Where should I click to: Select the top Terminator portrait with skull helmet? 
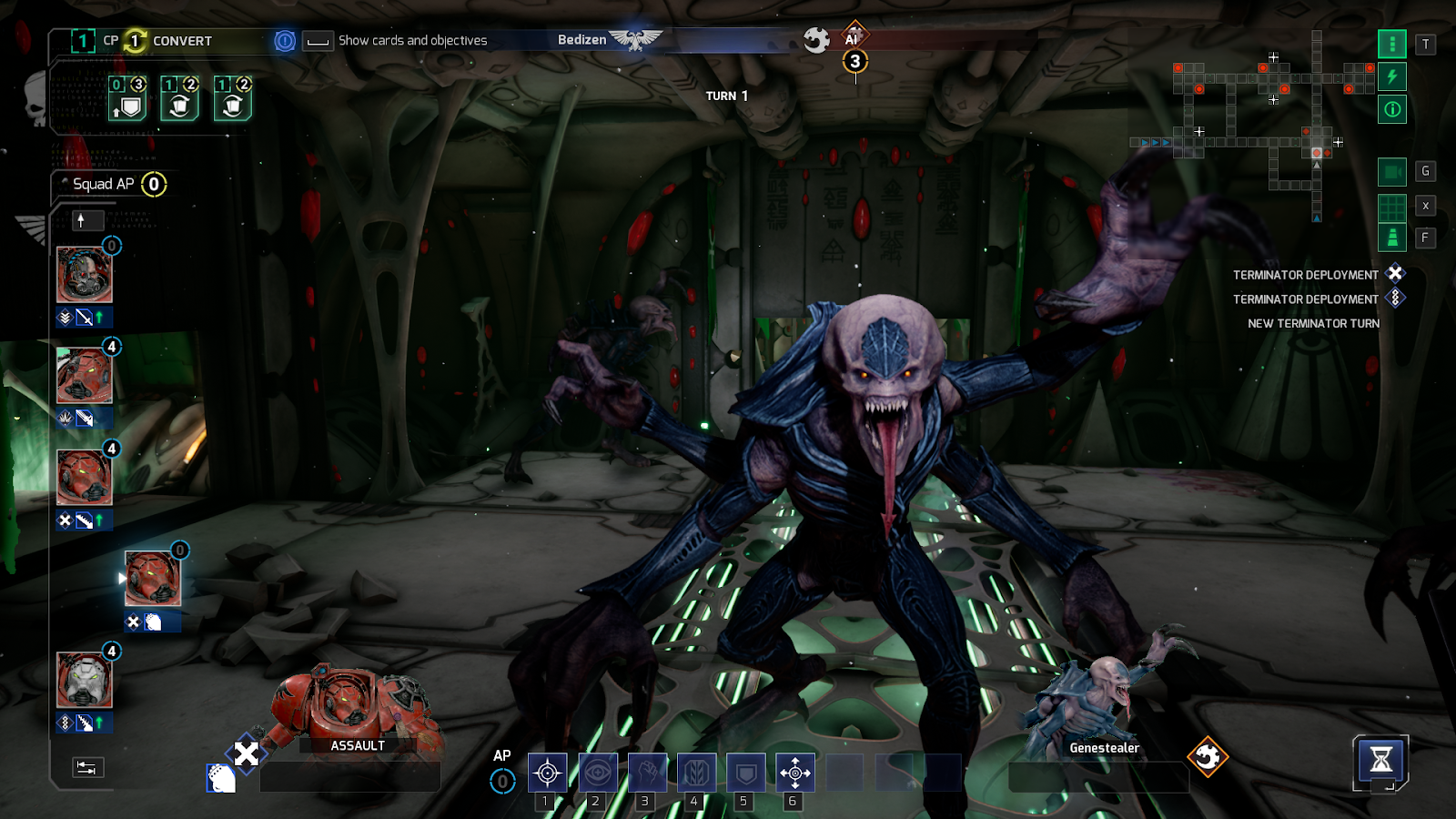[x=85, y=275]
